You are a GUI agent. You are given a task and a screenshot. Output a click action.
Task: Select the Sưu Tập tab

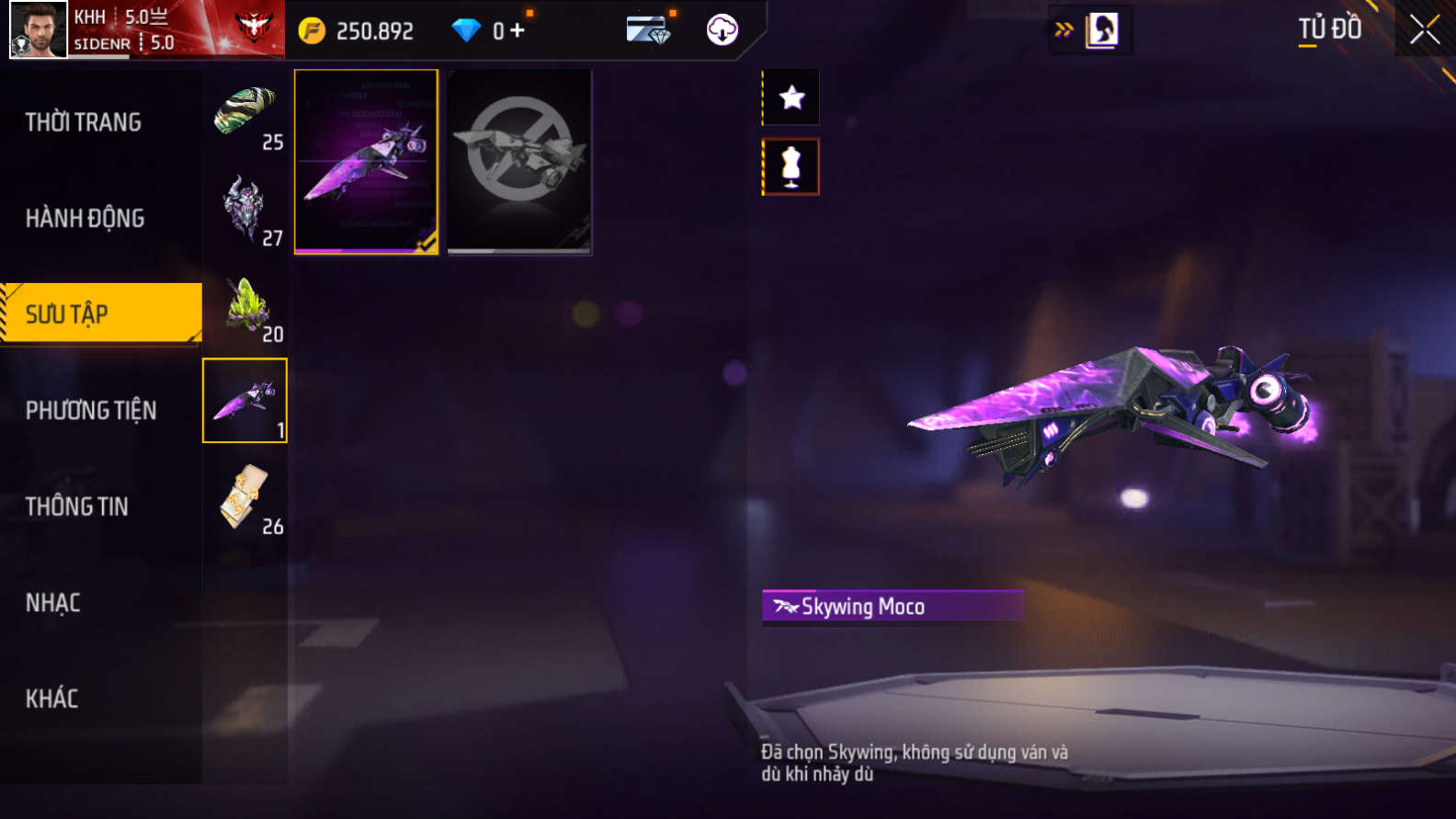(x=99, y=314)
